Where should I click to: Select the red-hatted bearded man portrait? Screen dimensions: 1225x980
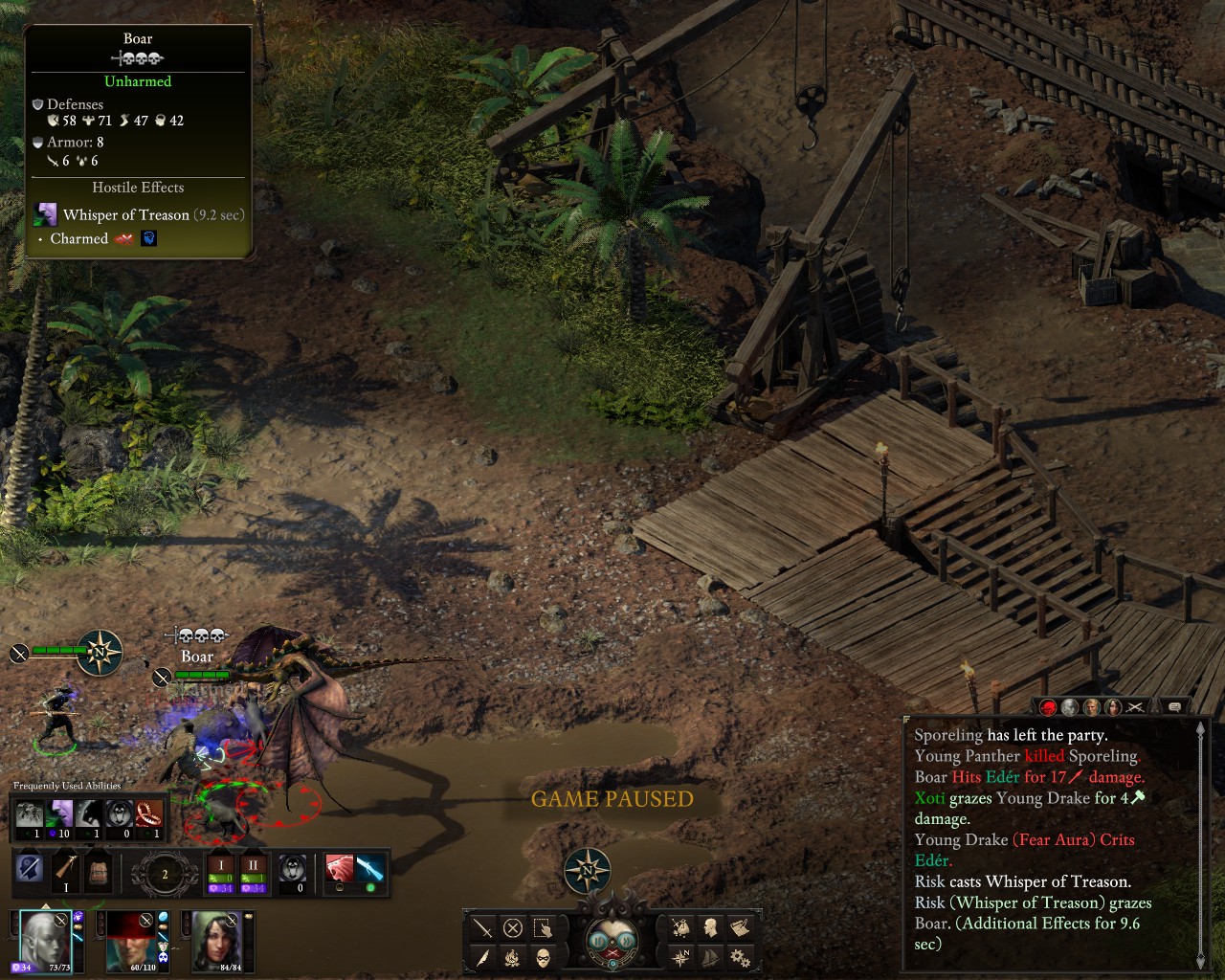click(x=129, y=939)
